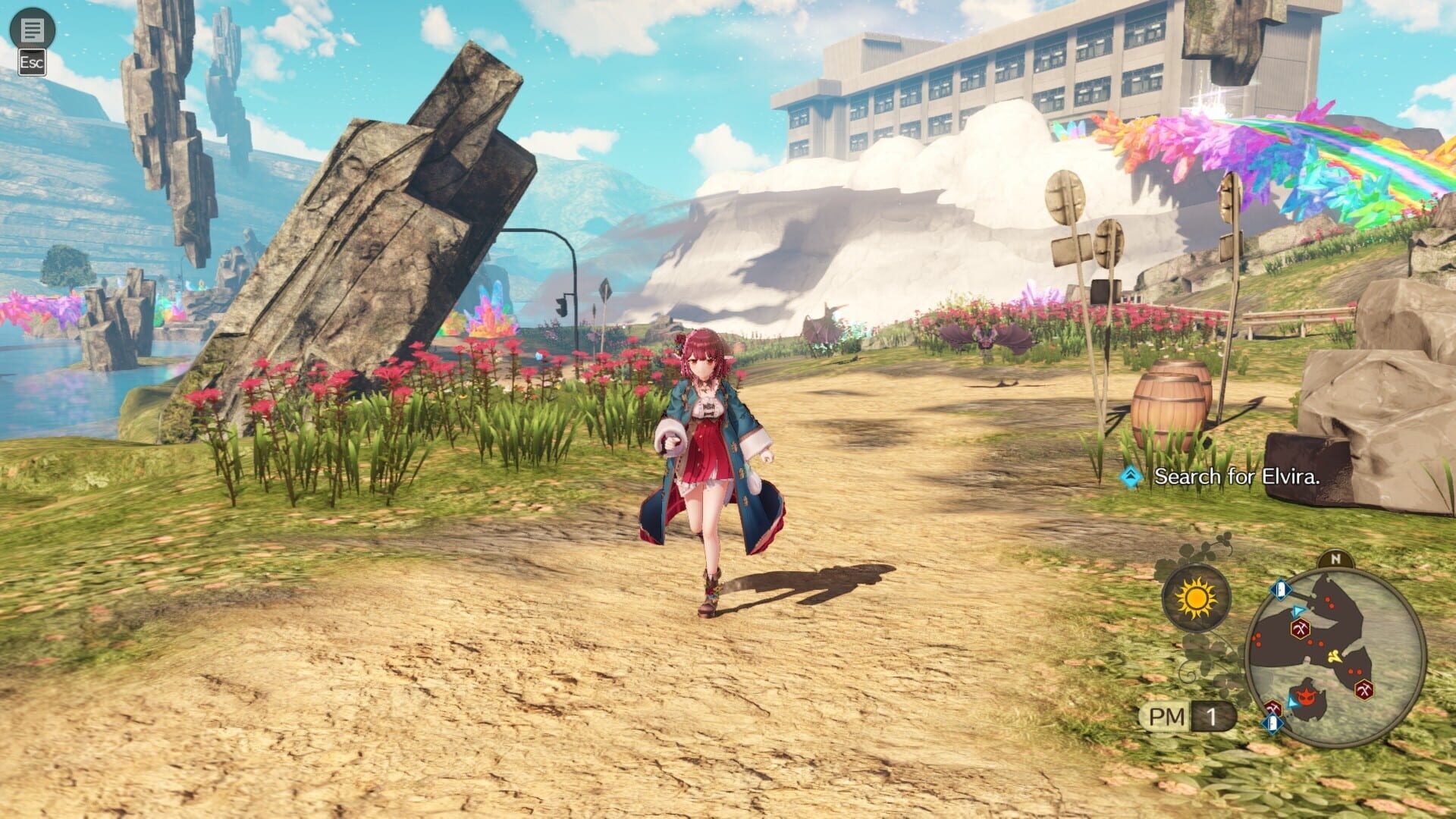1456x819 pixels.
Task: Click a red gathering dot near the minimap center
Action: (x=1314, y=642)
